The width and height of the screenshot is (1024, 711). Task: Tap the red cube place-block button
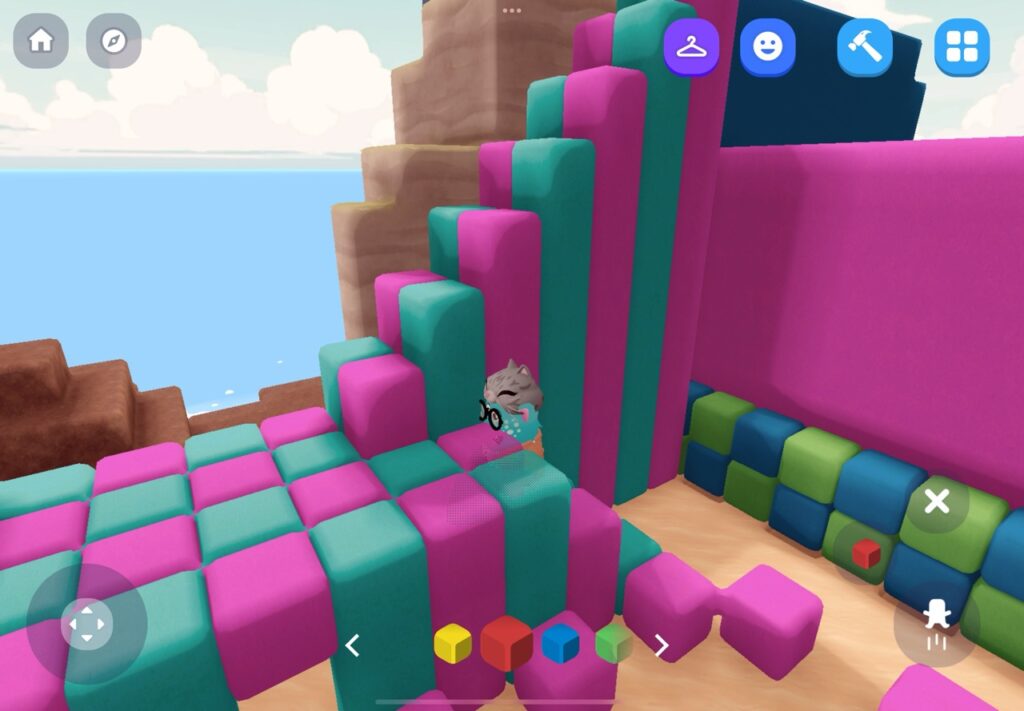(x=866, y=552)
